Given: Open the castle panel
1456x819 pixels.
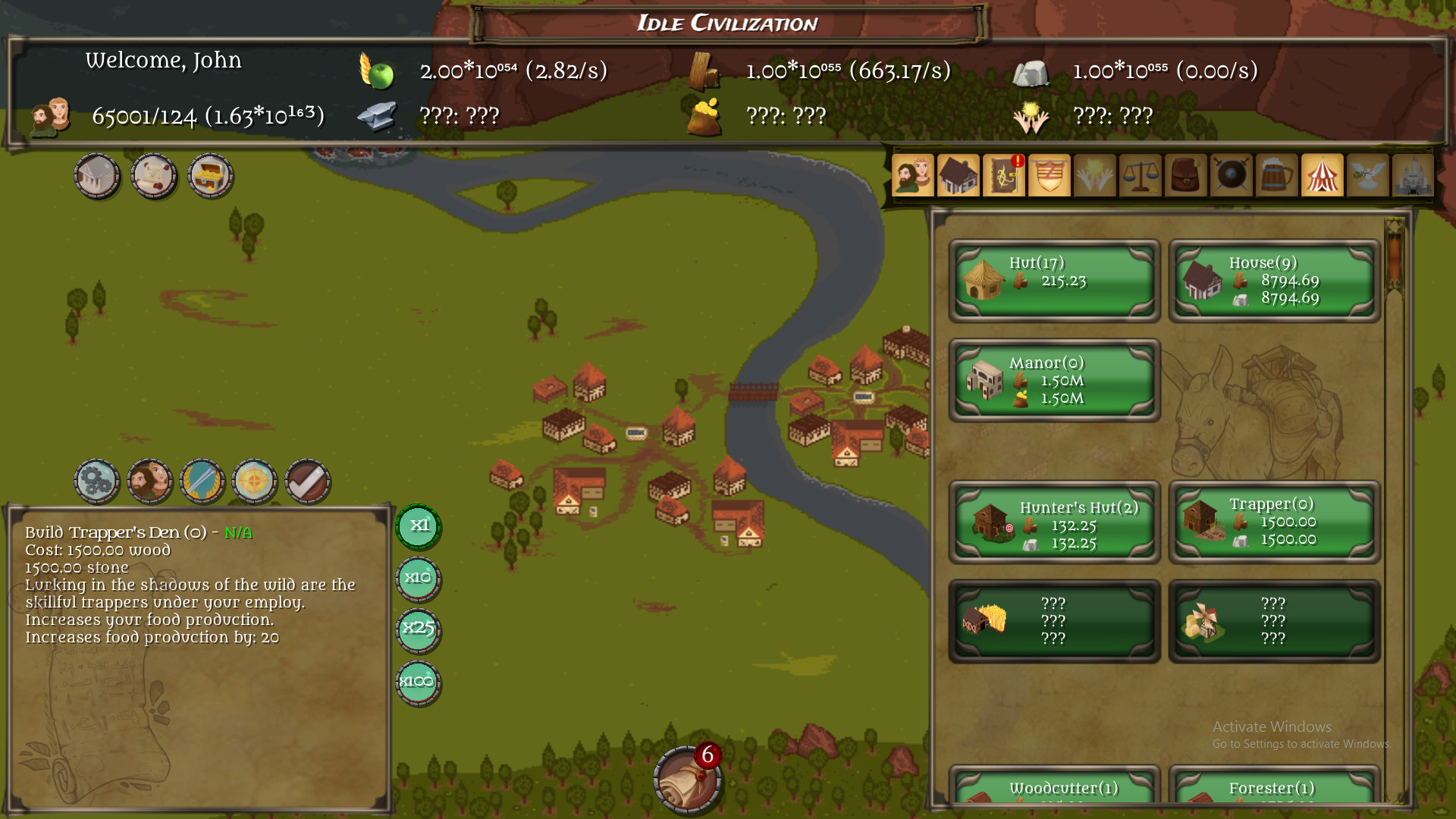Looking at the screenshot, I should pyautogui.click(x=1414, y=175).
